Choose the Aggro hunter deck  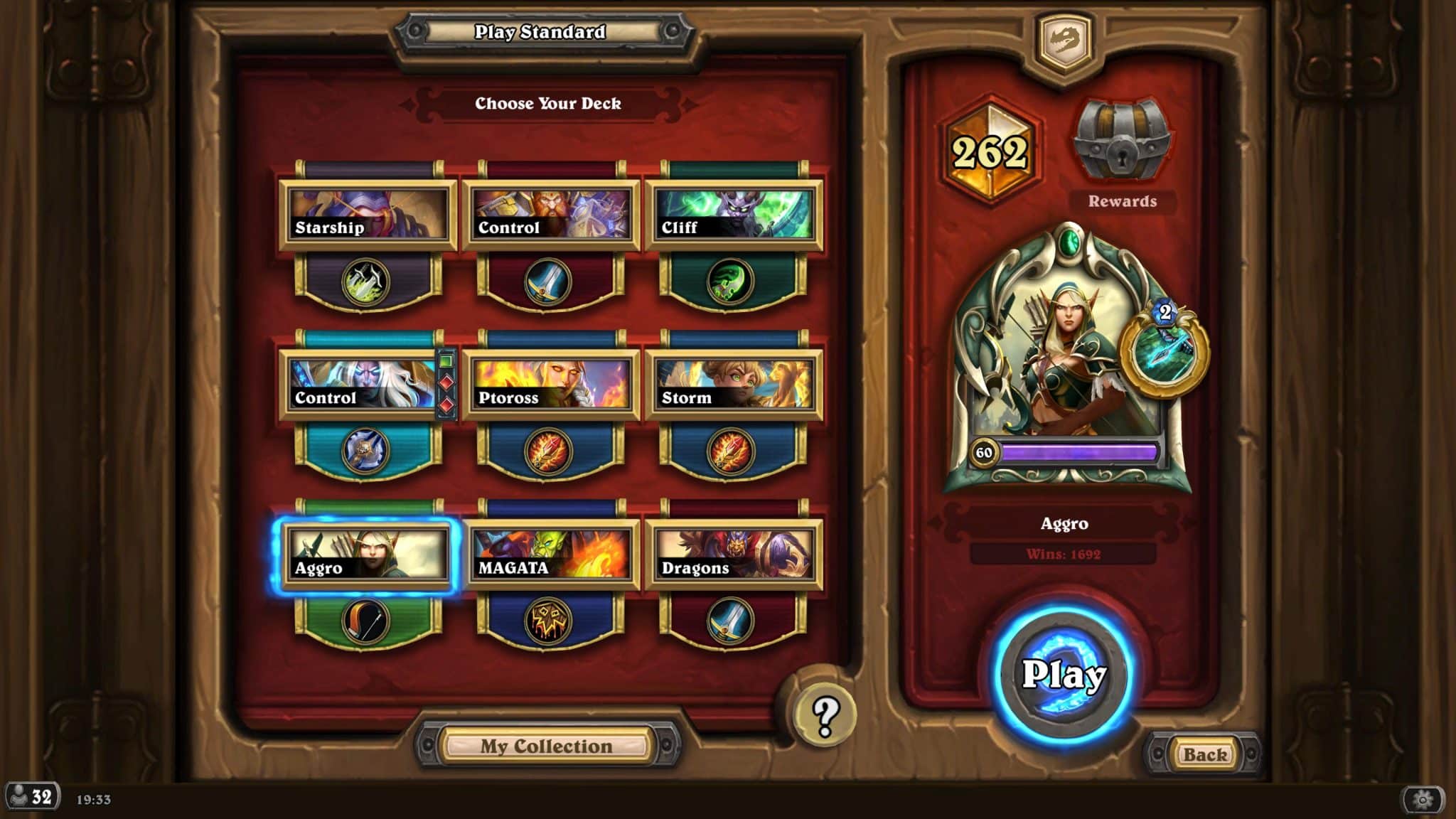point(367,555)
